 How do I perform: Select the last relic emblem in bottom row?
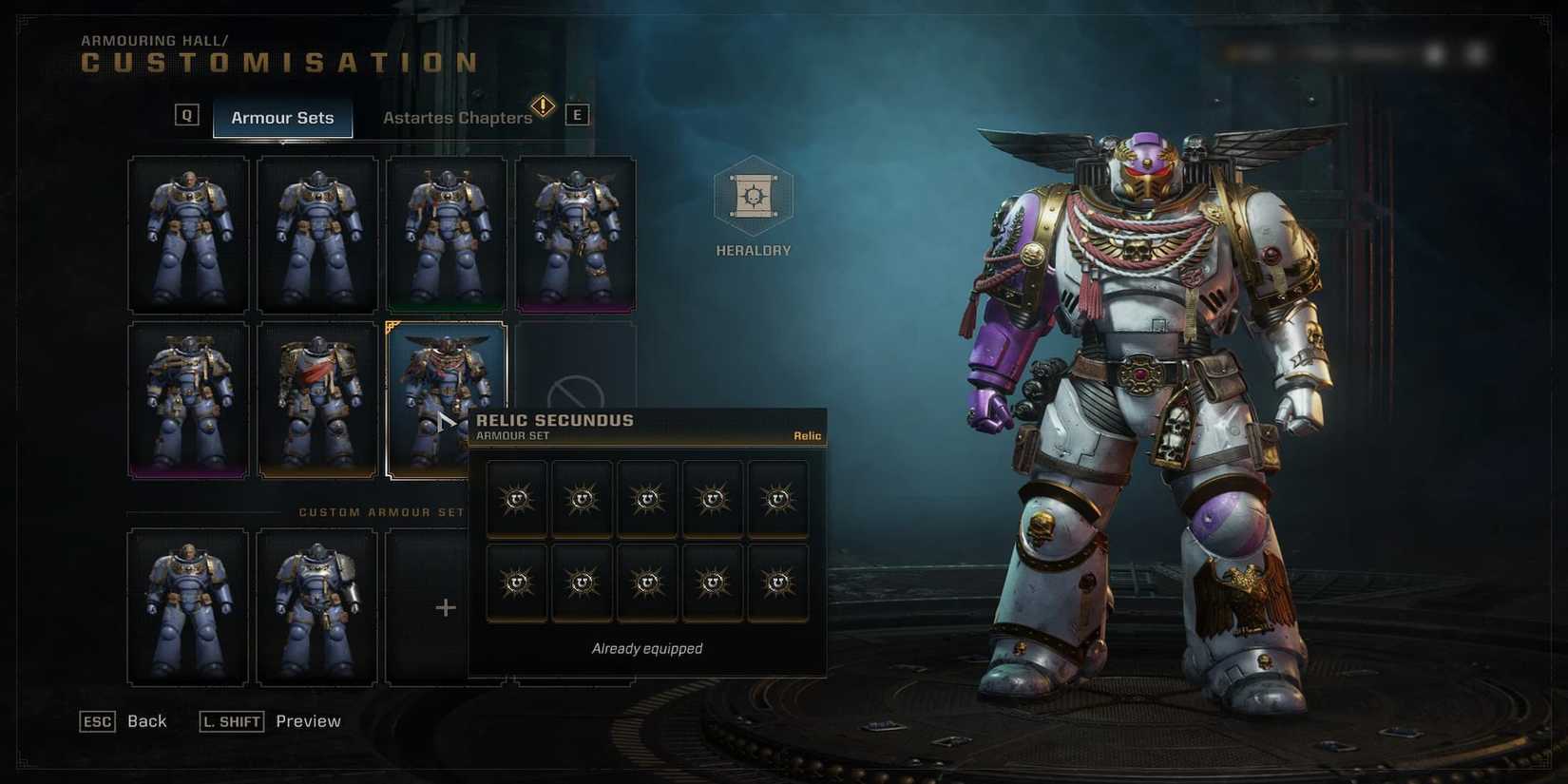coord(778,581)
